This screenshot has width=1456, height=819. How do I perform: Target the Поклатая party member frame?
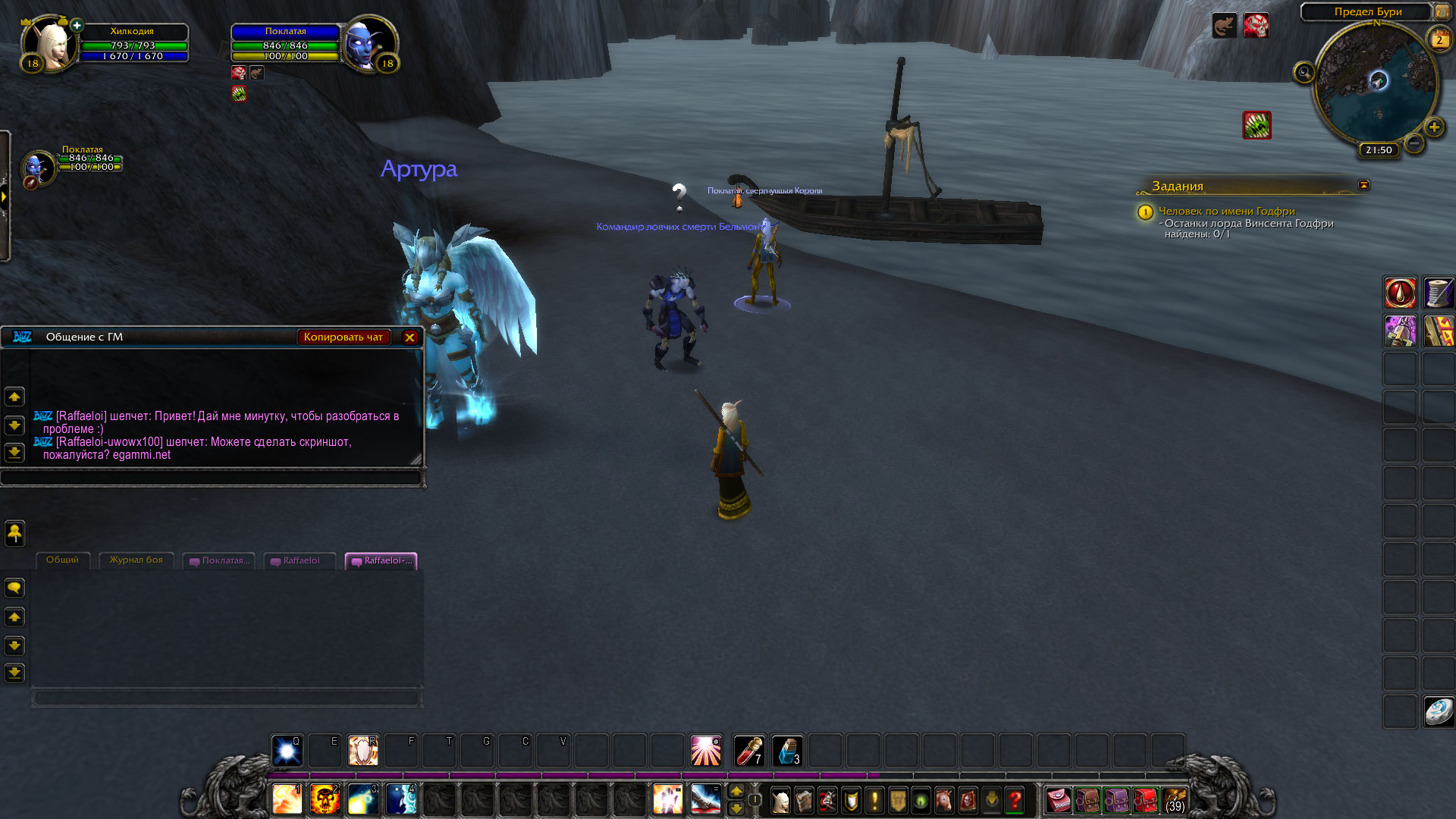coord(38,167)
